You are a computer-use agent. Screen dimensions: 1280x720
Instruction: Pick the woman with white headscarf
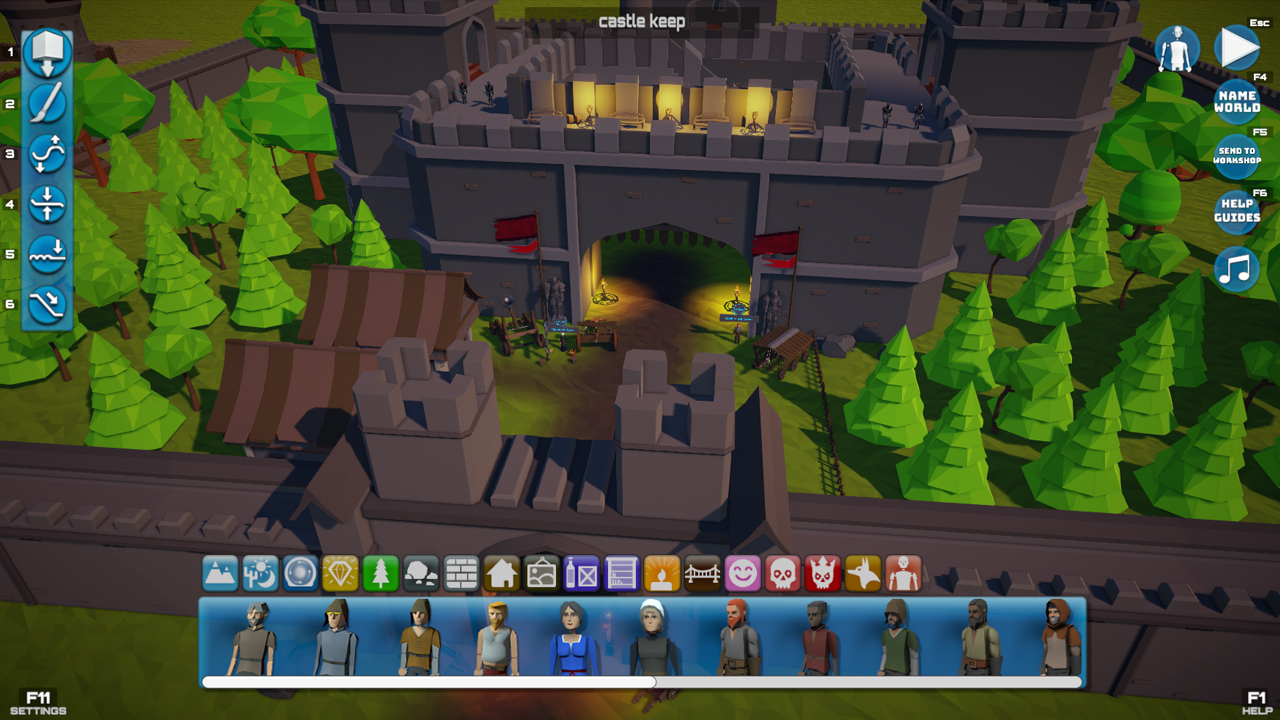pyautogui.click(x=654, y=638)
